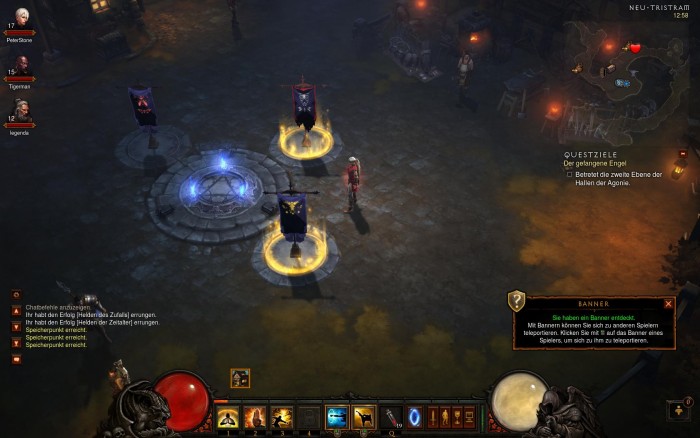Open the game menu computer icon
This screenshot has height=438, width=700.
(469, 417)
